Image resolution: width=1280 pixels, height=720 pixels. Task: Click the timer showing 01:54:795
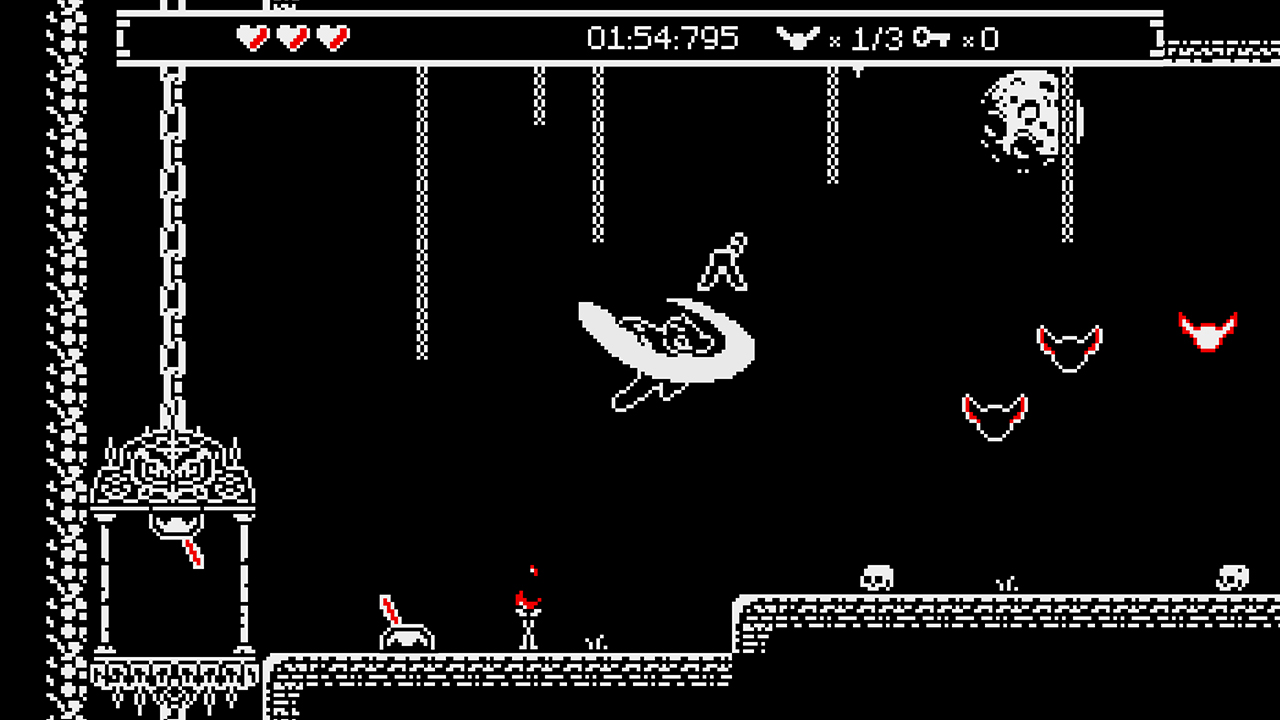tap(660, 40)
